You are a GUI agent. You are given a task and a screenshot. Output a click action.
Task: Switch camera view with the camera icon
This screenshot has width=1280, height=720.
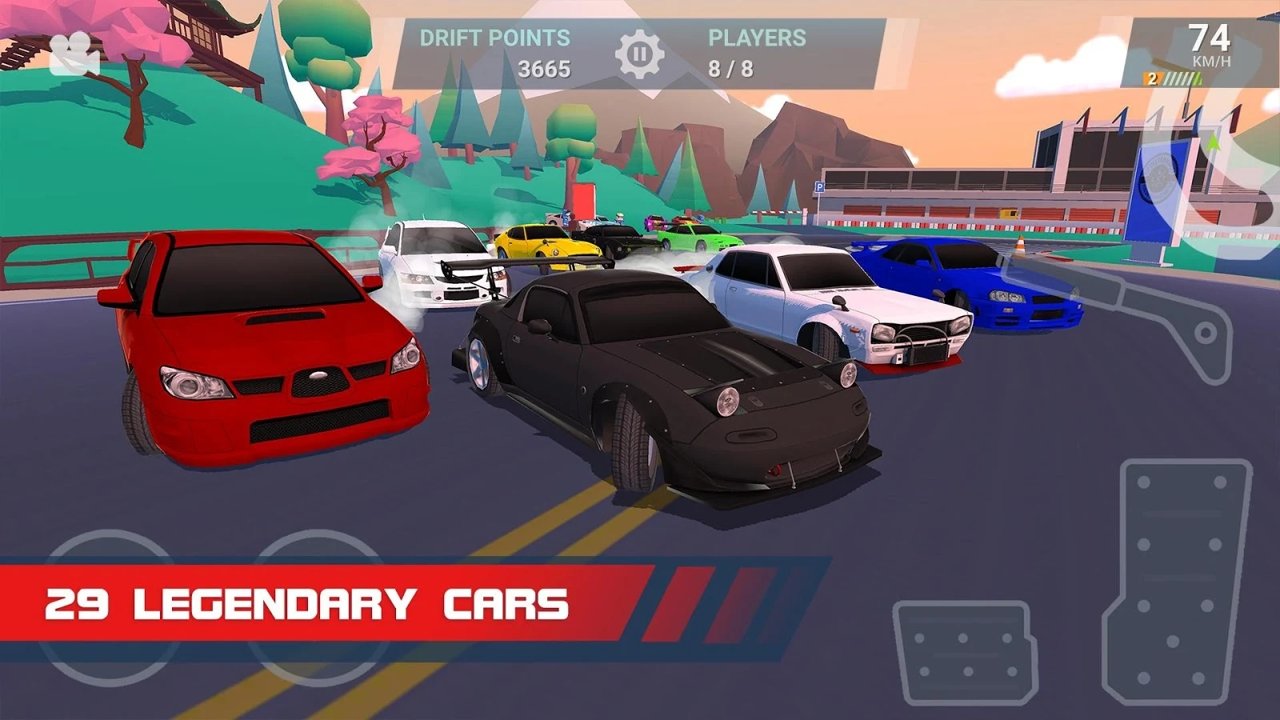(73, 54)
